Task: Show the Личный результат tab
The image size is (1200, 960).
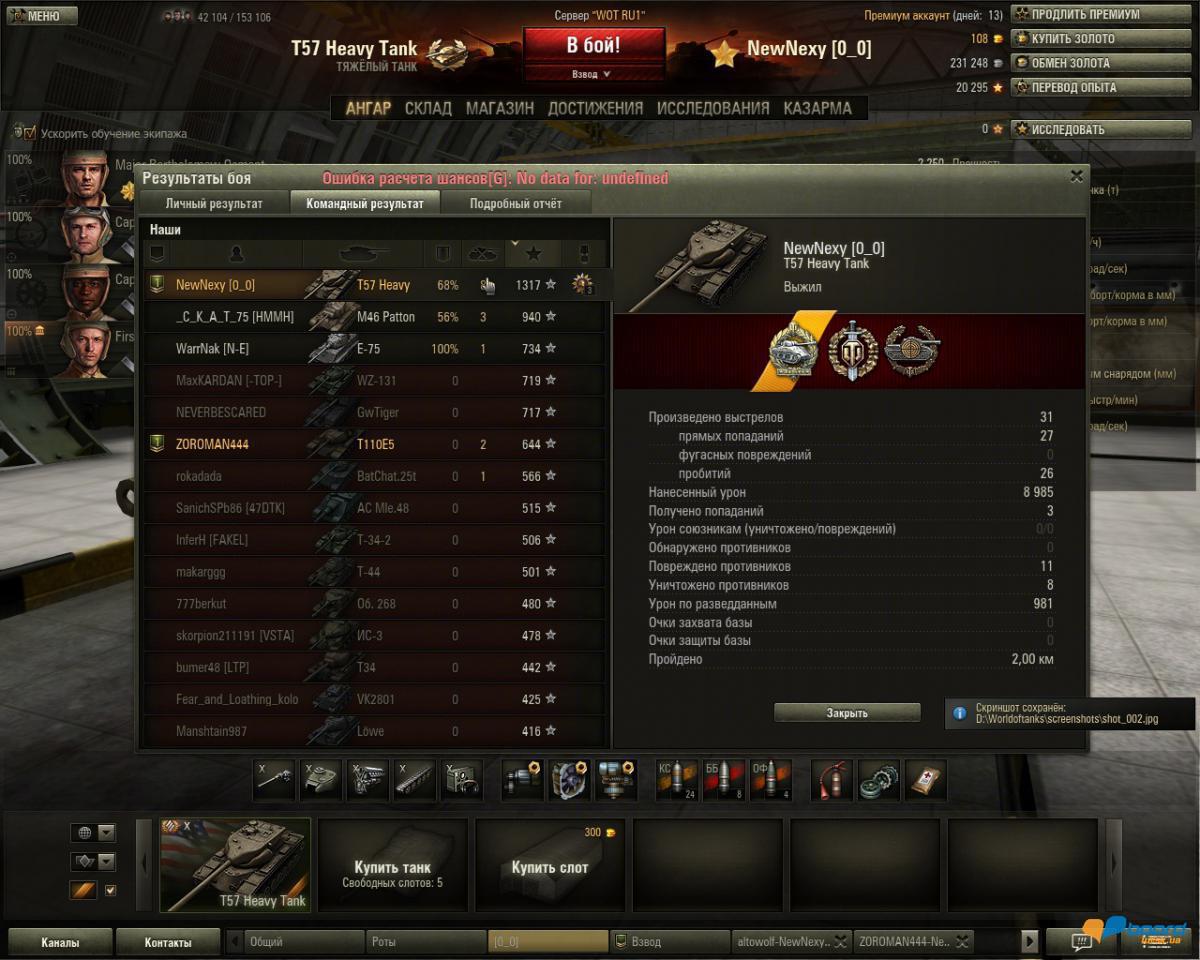Action: 214,204
